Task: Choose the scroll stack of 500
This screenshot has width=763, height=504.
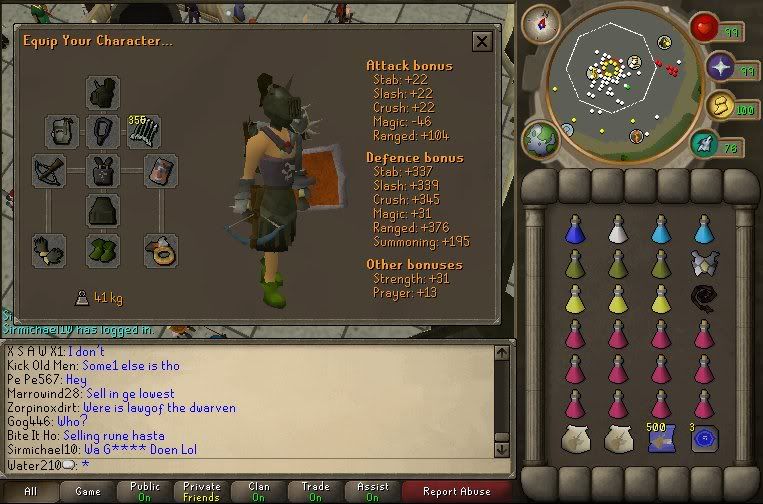Action: (x=660, y=437)
